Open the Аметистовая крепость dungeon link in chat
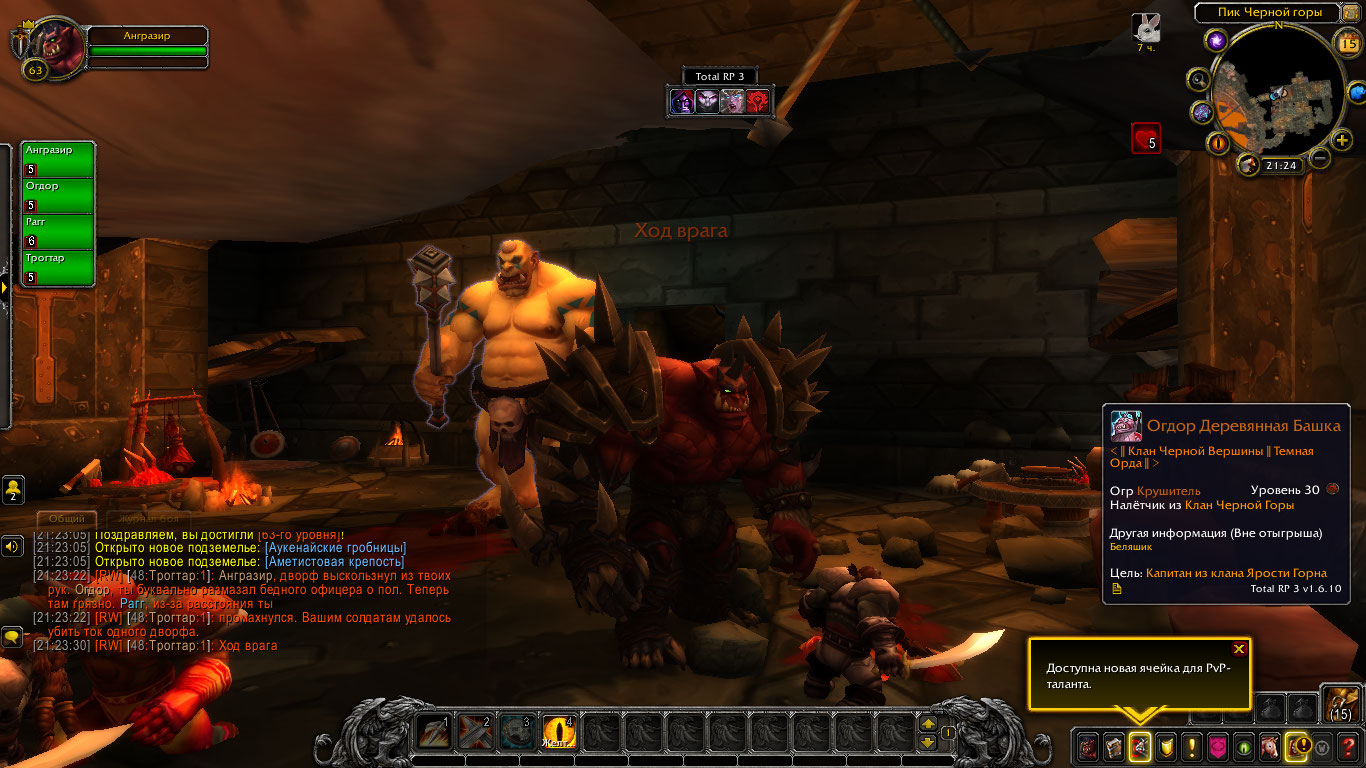Image resolution: width=1366 pixels, height=768 pixels. 334,562
